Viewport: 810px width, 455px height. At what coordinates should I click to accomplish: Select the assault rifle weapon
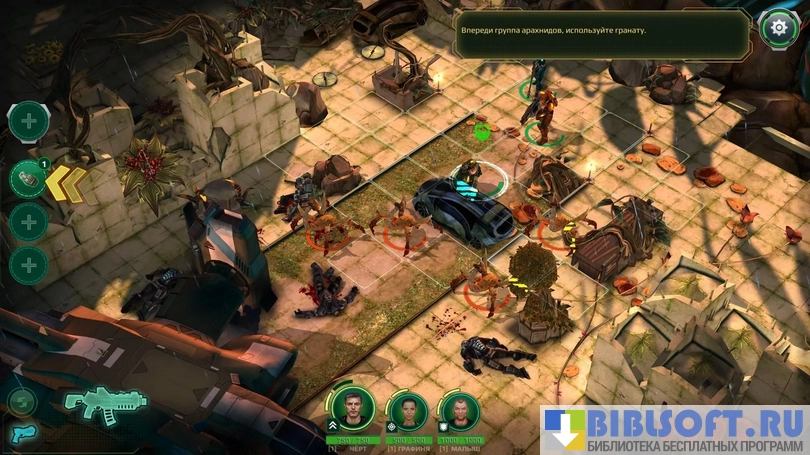coord(91,402)
